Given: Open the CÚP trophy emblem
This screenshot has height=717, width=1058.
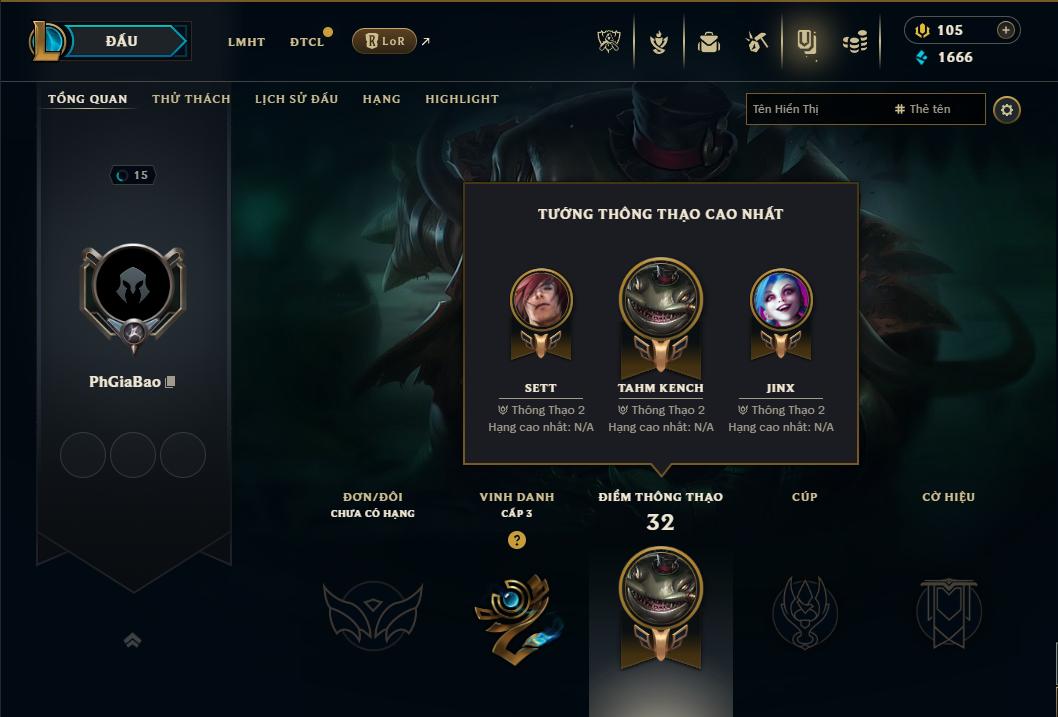Looking at the screenshot, I should pyautogui.click(x=804, y=609).
